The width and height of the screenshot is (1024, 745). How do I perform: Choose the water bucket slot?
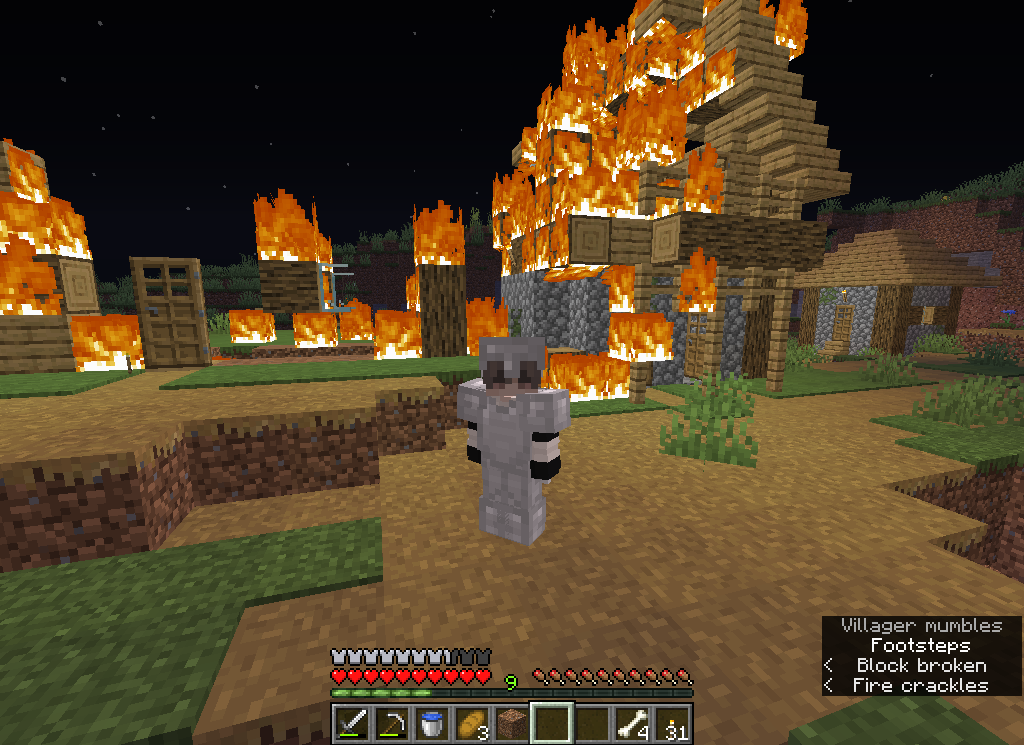coord(432,722)
